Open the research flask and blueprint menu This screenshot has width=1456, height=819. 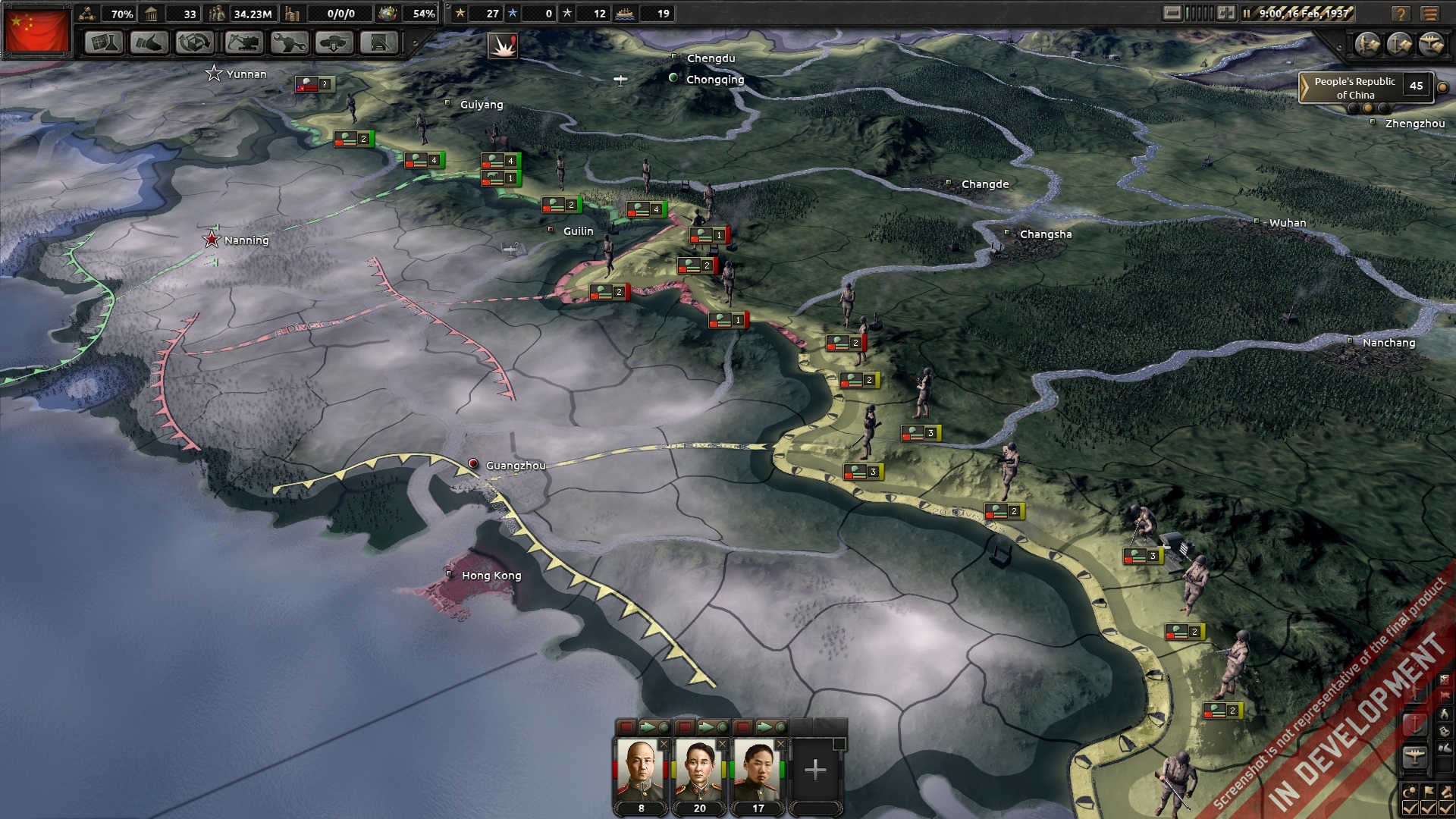click(104, 43)
